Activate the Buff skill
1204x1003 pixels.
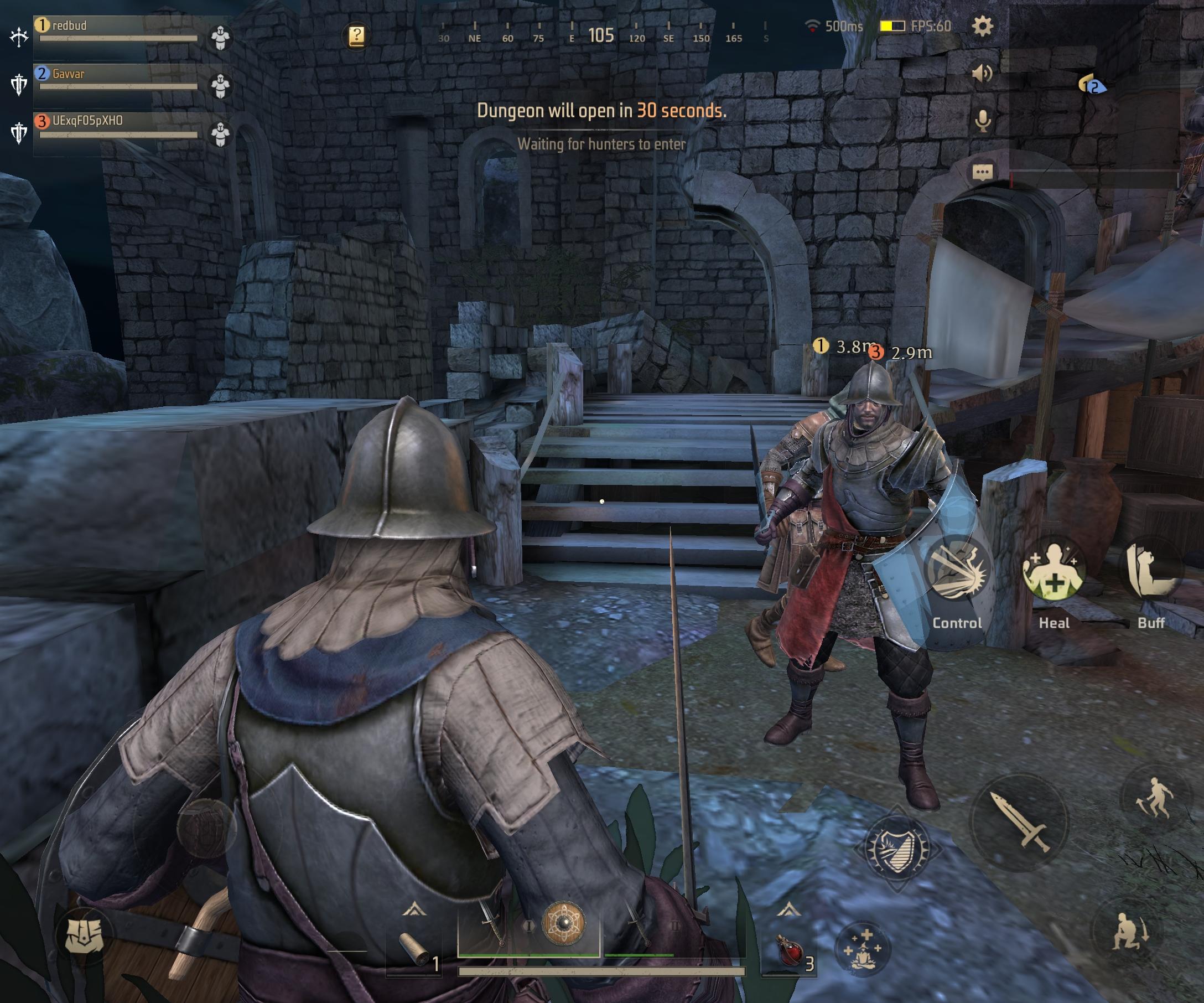click(1150, 572)
